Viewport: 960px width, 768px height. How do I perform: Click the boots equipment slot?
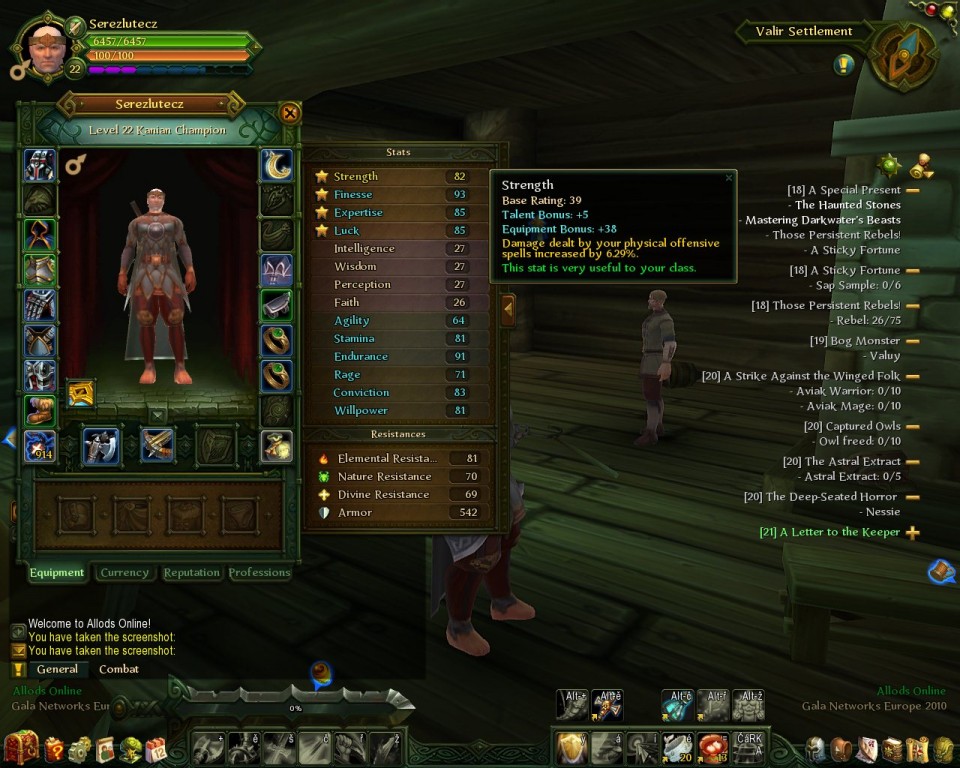40,410
